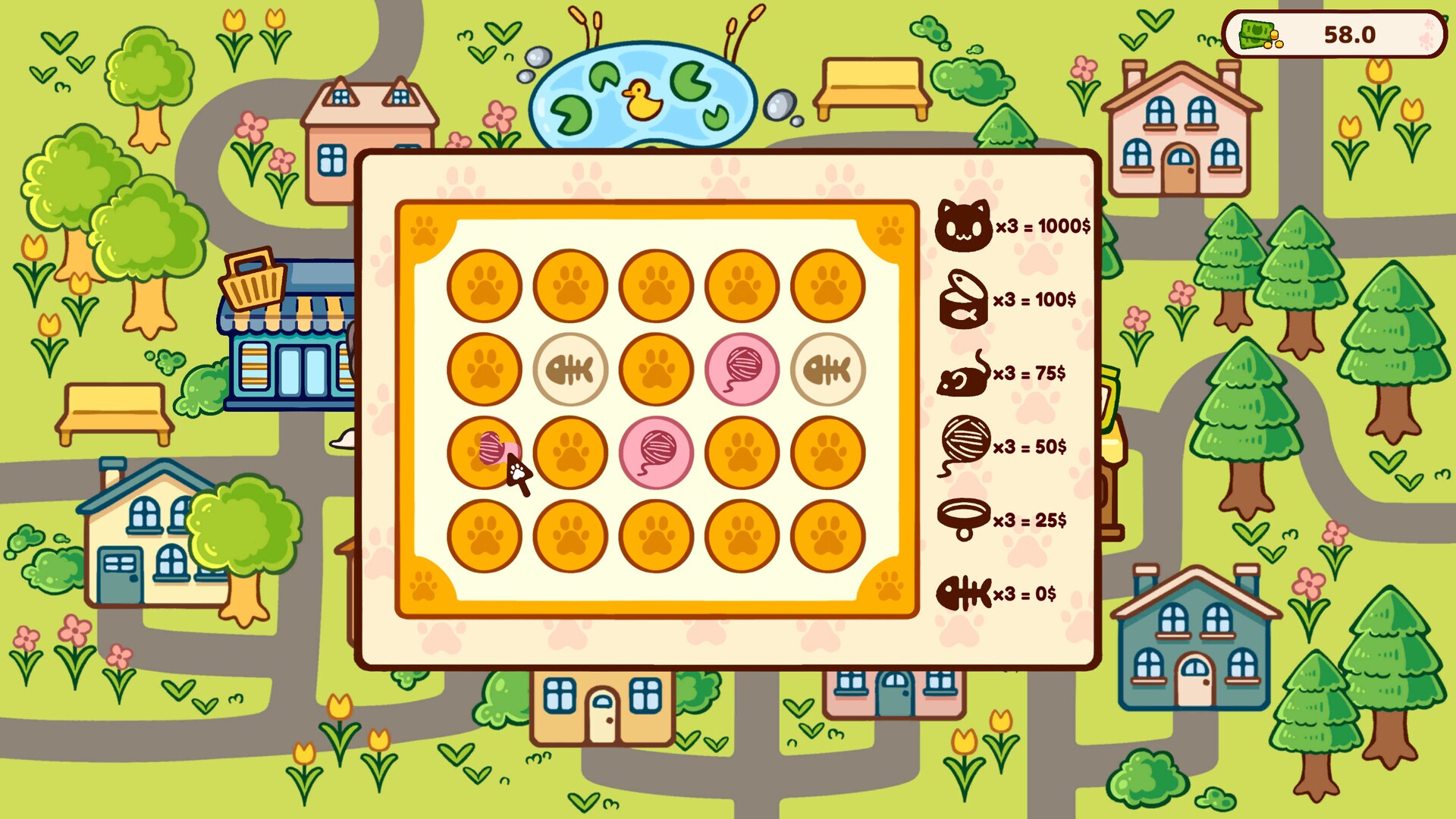Scratch the paw tile between the two fishbones
The image size is (1456, 819).
(x=657, y=370)
